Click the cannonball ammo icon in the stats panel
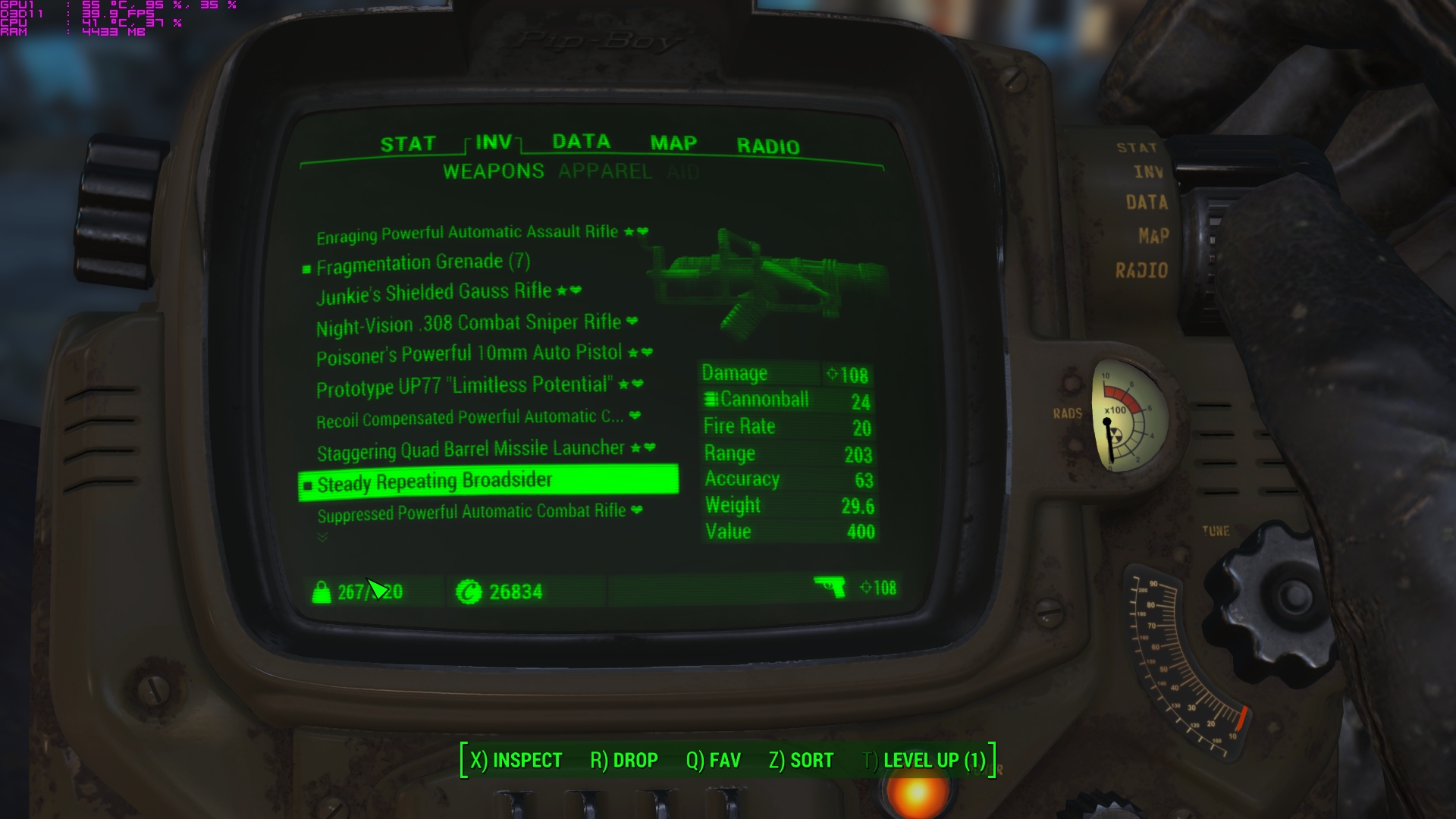Image resolution: width=1456 pixels, height=819 pixels. coord(711,400)
